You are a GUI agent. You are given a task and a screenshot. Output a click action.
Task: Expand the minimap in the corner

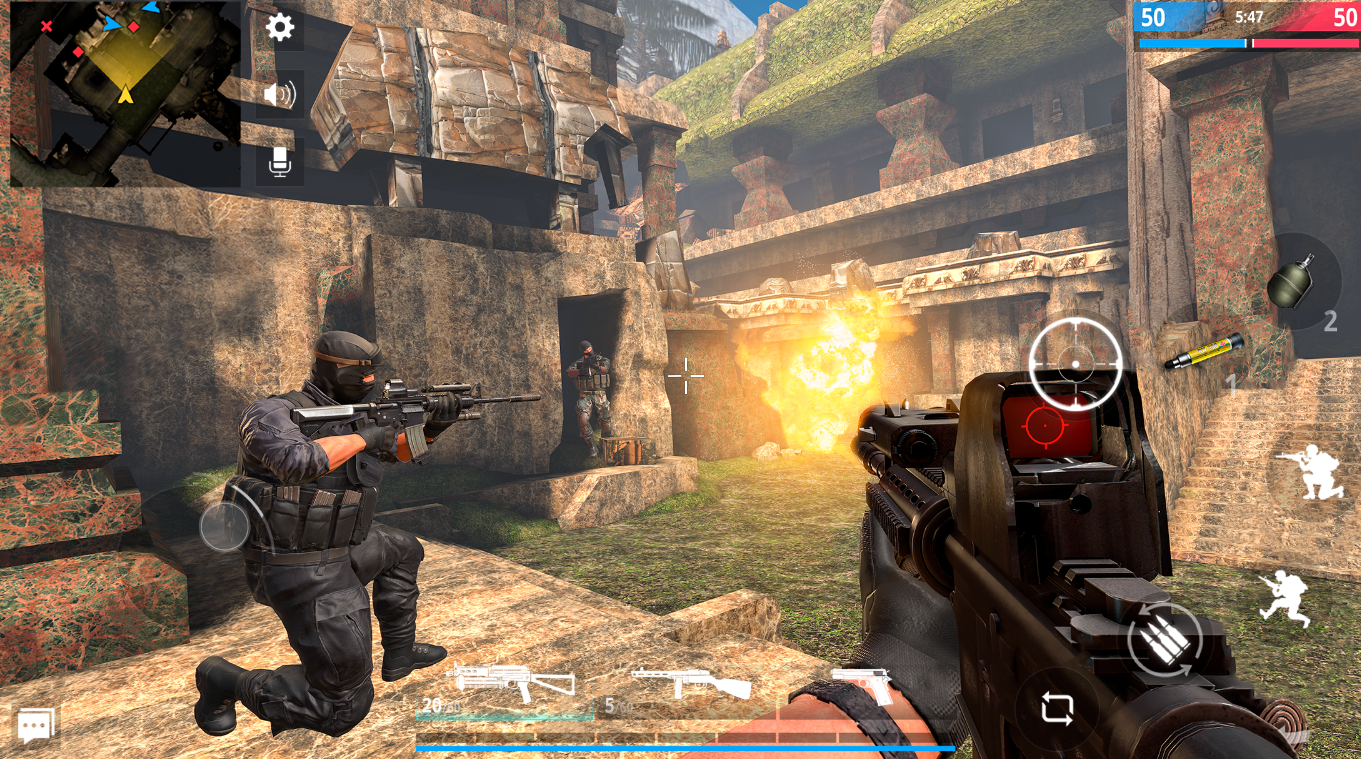tap(125, 93)
